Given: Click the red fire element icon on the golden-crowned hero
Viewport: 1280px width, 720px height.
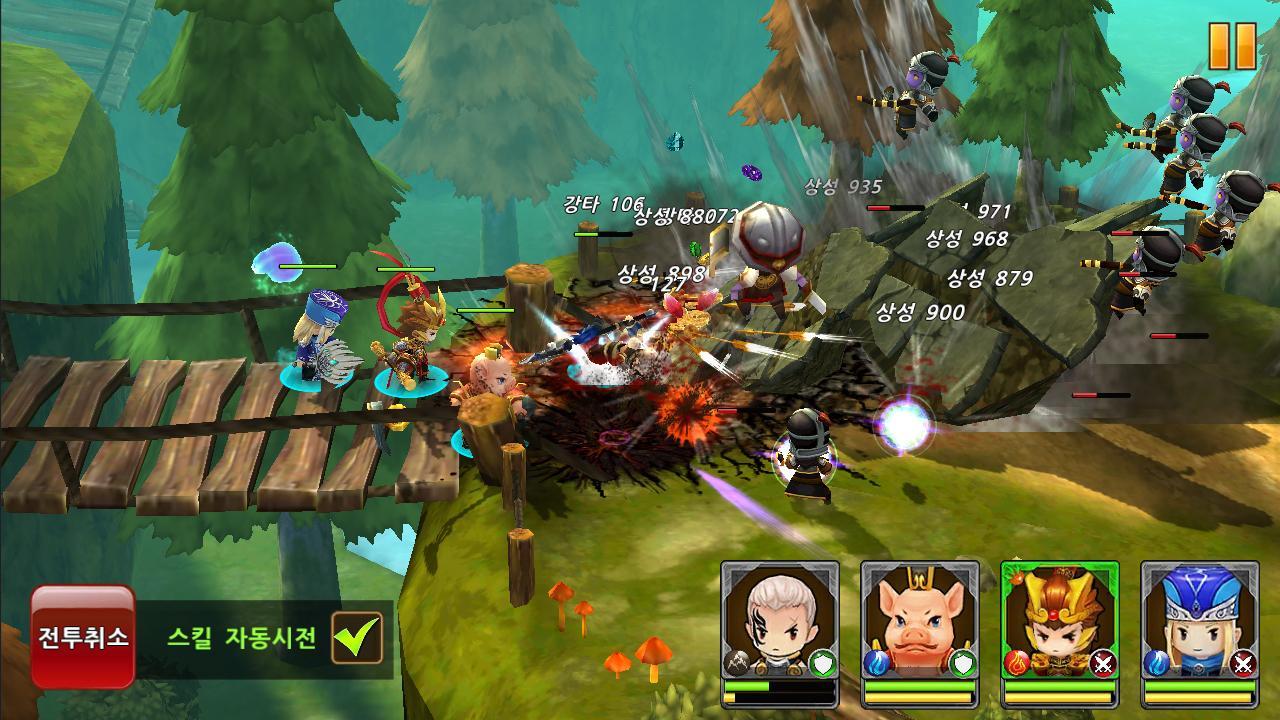Looking at the screenshot, I should [x=1015, y=662].
